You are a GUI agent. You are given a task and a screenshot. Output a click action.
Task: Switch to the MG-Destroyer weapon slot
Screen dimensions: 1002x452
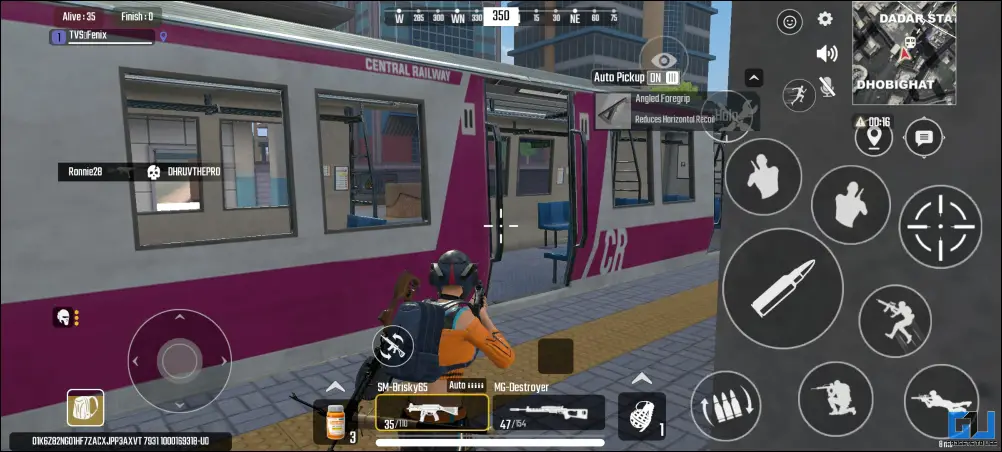tap(548, 412)
